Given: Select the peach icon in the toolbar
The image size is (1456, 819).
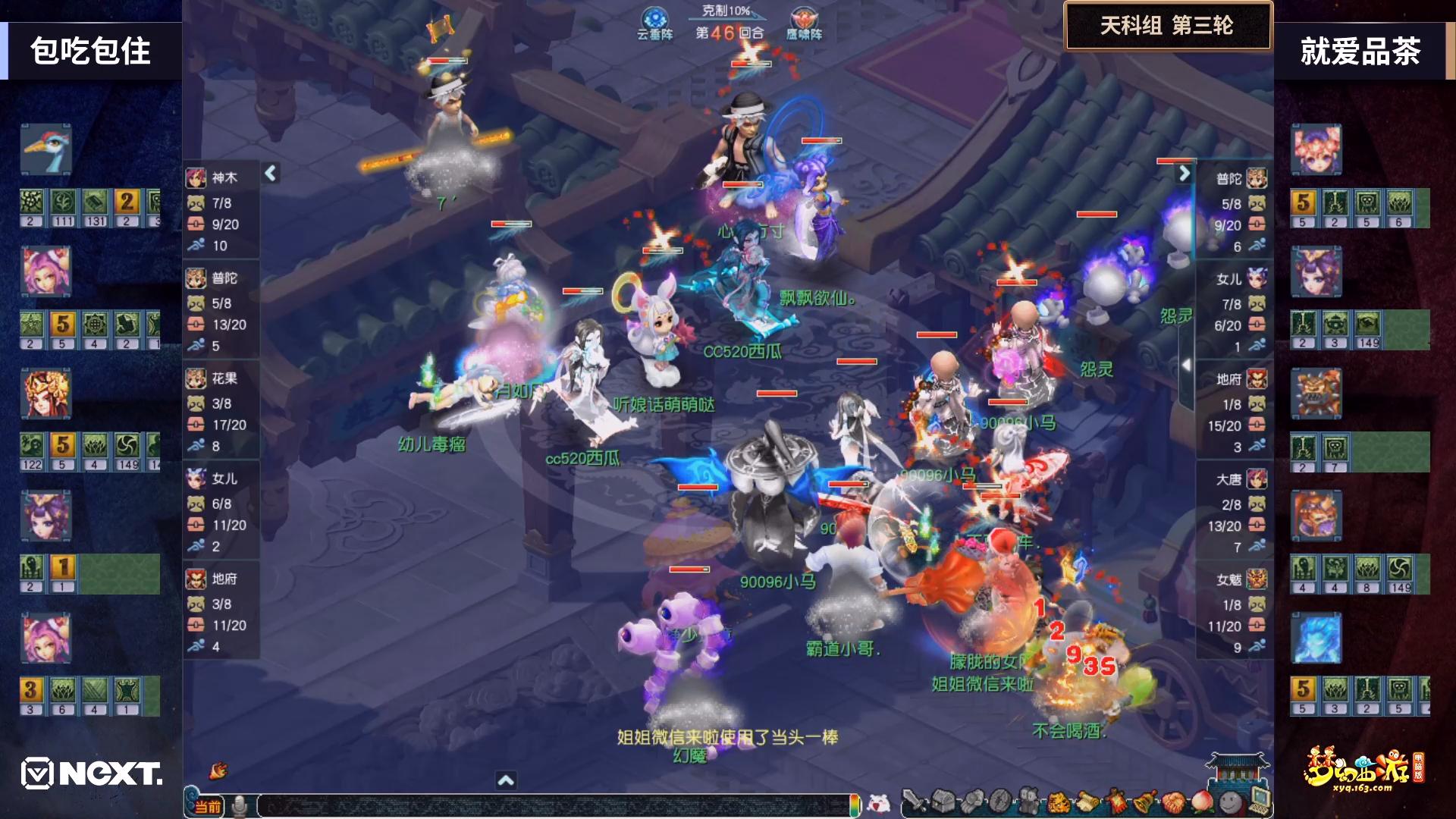Looking at the screenshot, I should [x=1202, y=801].
